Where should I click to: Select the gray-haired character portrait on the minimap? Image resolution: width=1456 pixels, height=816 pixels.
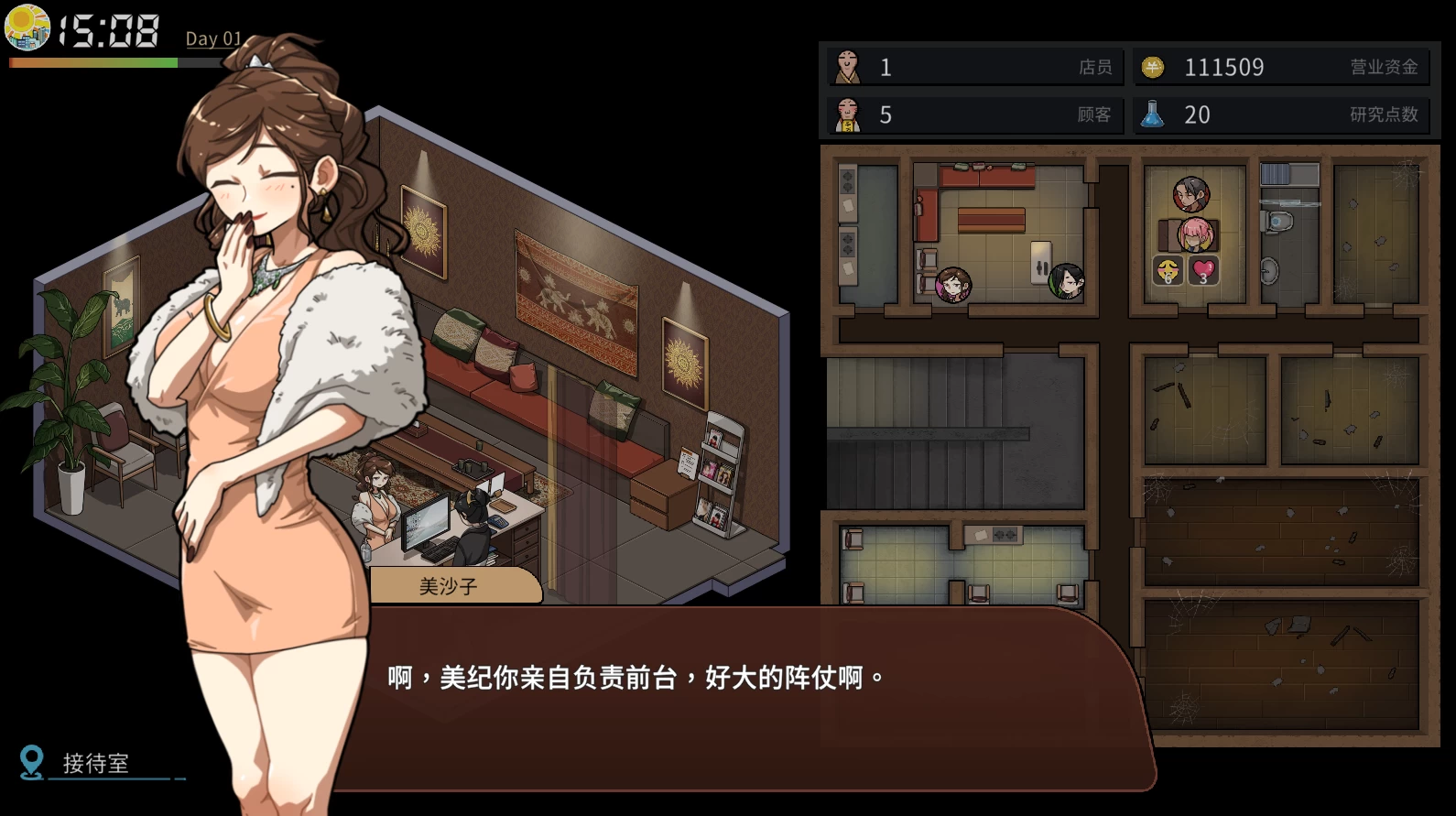click(x=1192, y=192)
